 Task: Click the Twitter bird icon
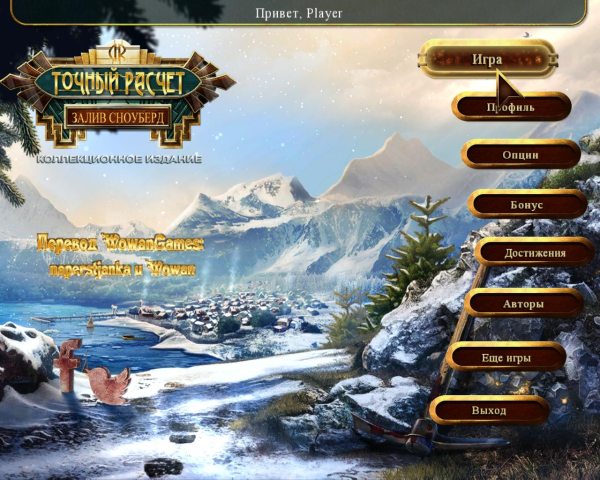(106, 384)
